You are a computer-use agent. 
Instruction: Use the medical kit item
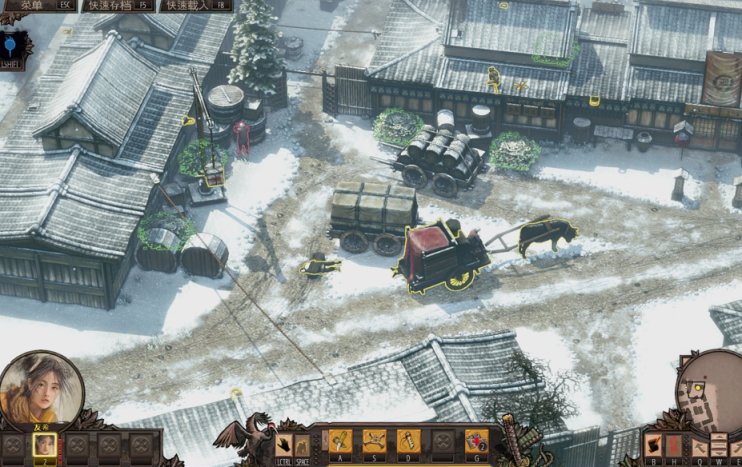pos(476,440)
